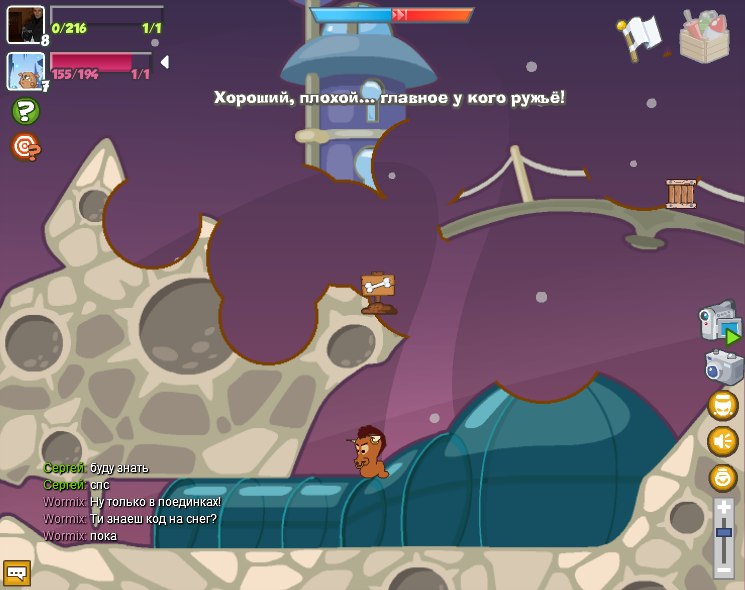Start video recording with the camcorder

pyautogui.click(x=719, y=322)
